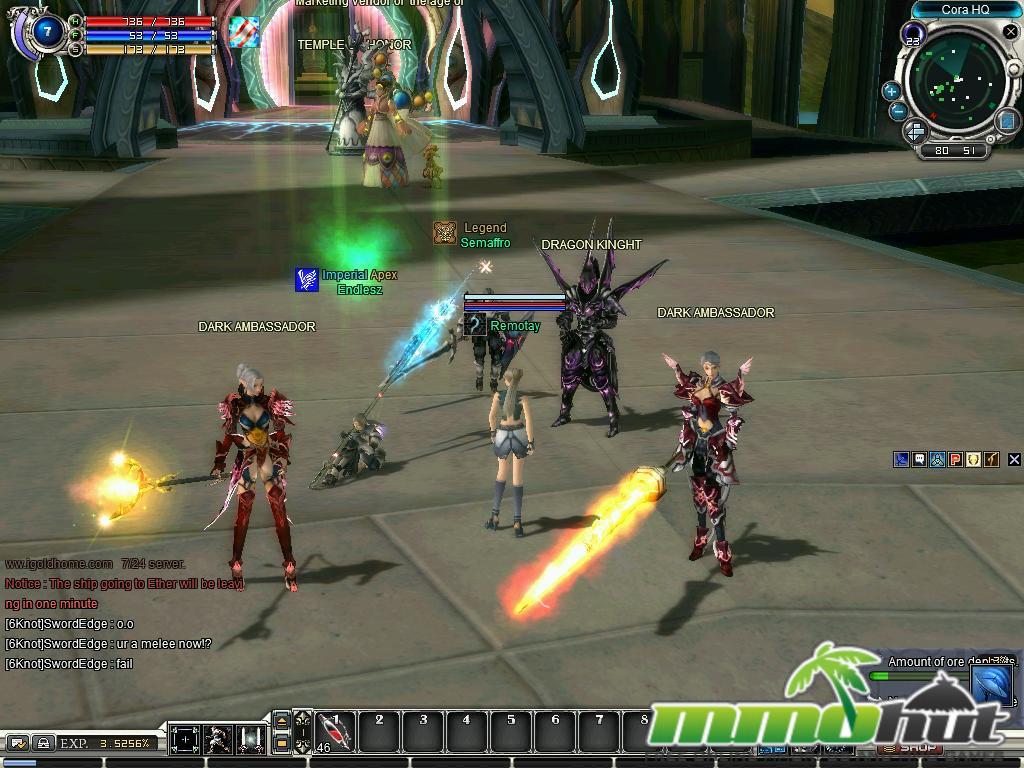This screenshot has height=768, width=1024.
Task: Select the warrior stance action icon
Action: [x=218, y=740]
